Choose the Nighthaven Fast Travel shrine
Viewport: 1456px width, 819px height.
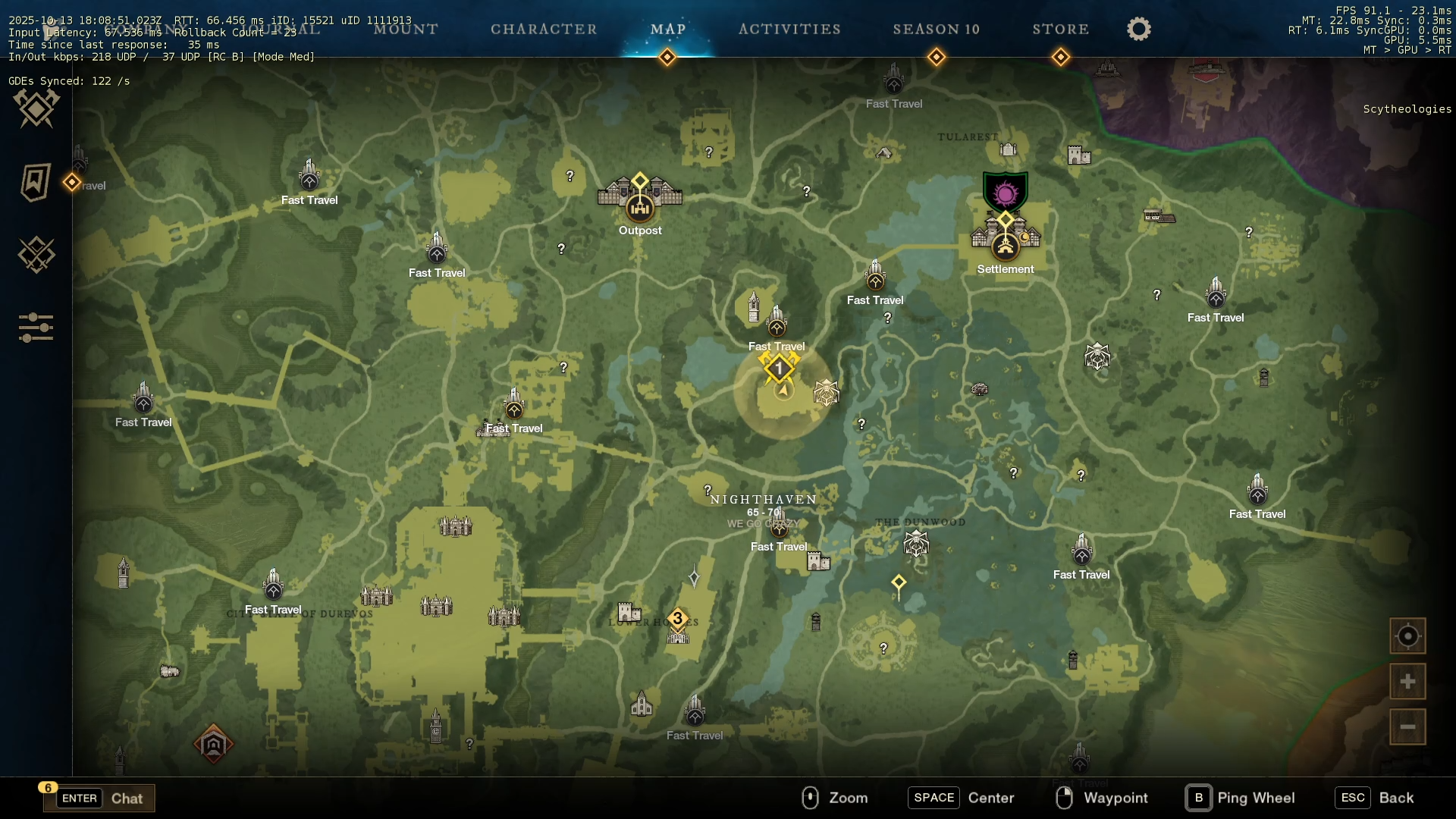point(779,528)
